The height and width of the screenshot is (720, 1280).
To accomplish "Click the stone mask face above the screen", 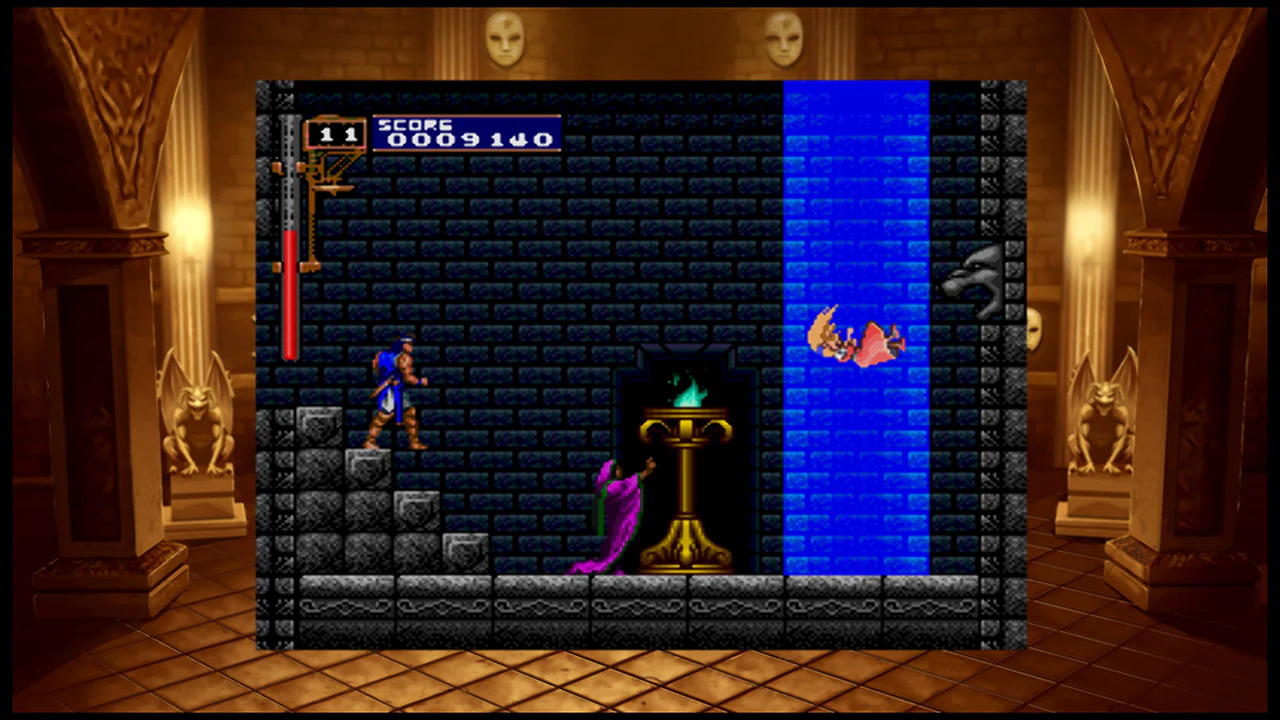I will [505, 38].
